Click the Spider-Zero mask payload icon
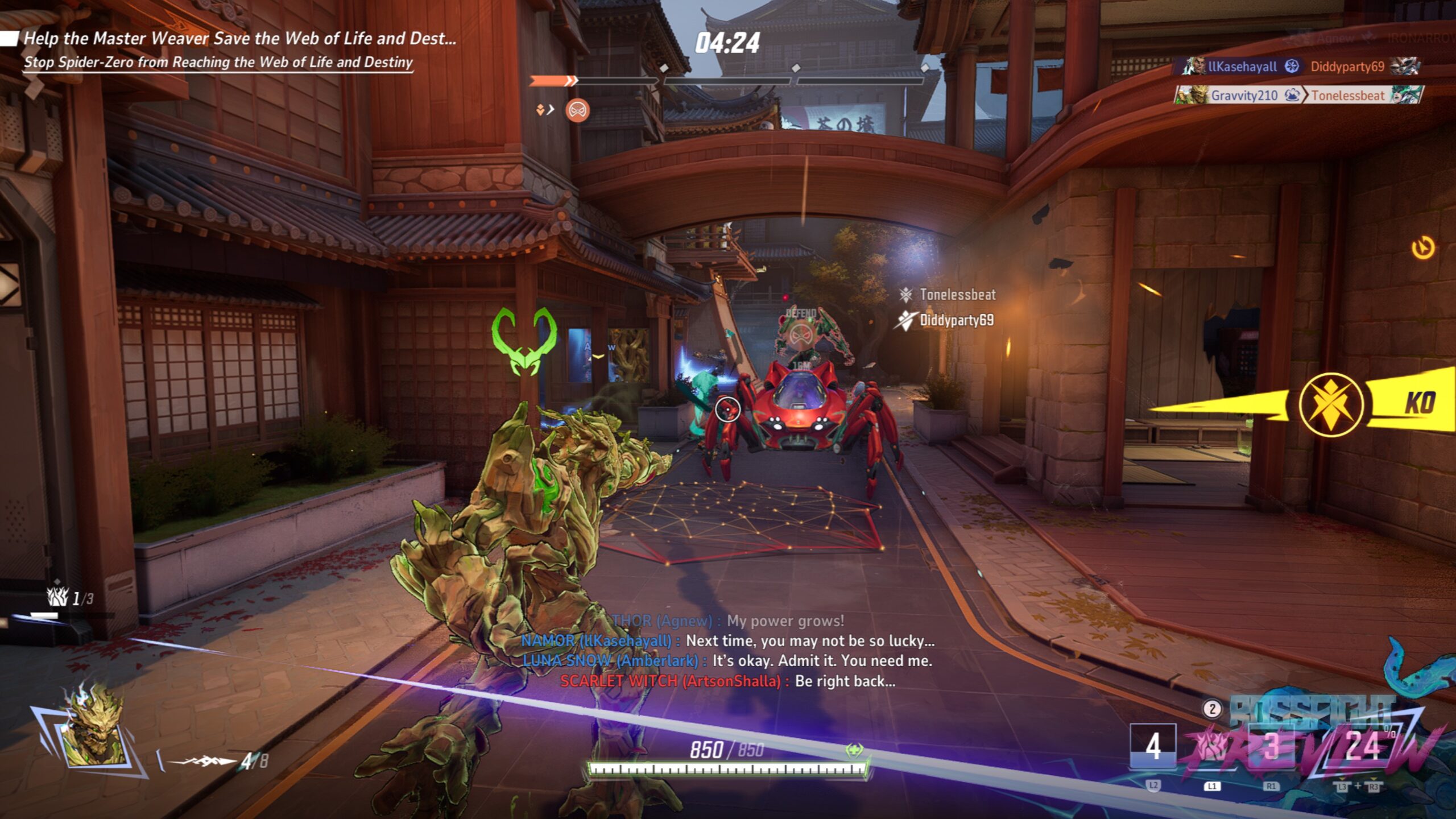1456x819 pixels. (x=577, y=110)
